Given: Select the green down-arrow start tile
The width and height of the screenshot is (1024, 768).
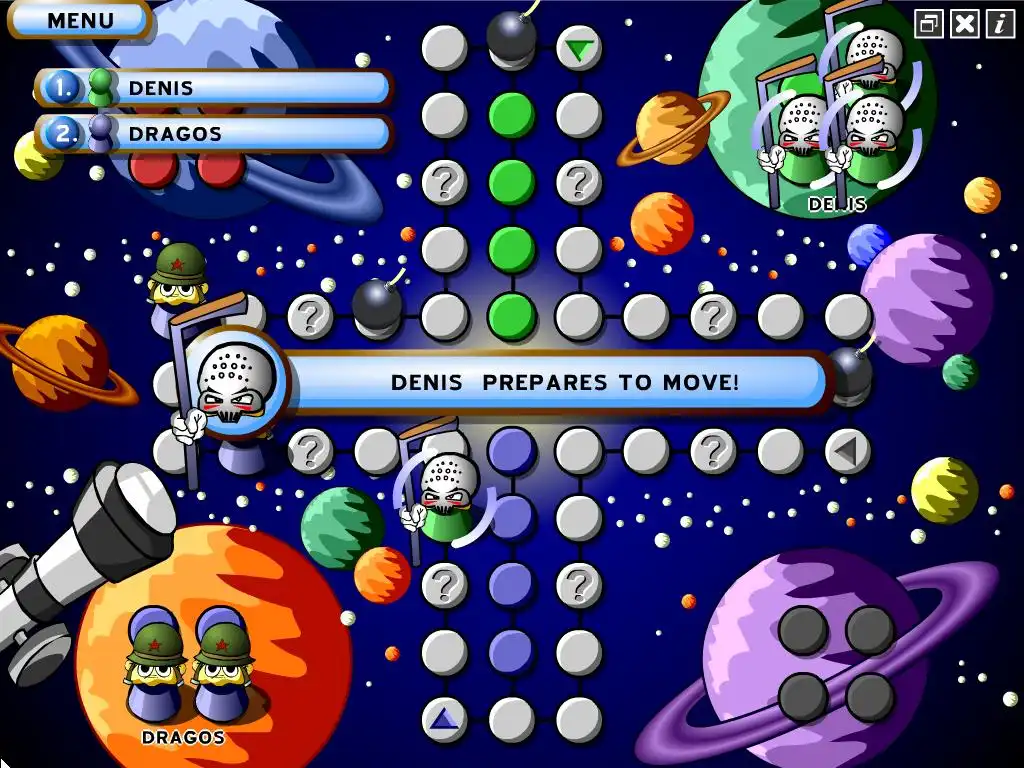Looking at the screenshot, I should [x=578, y=48].
